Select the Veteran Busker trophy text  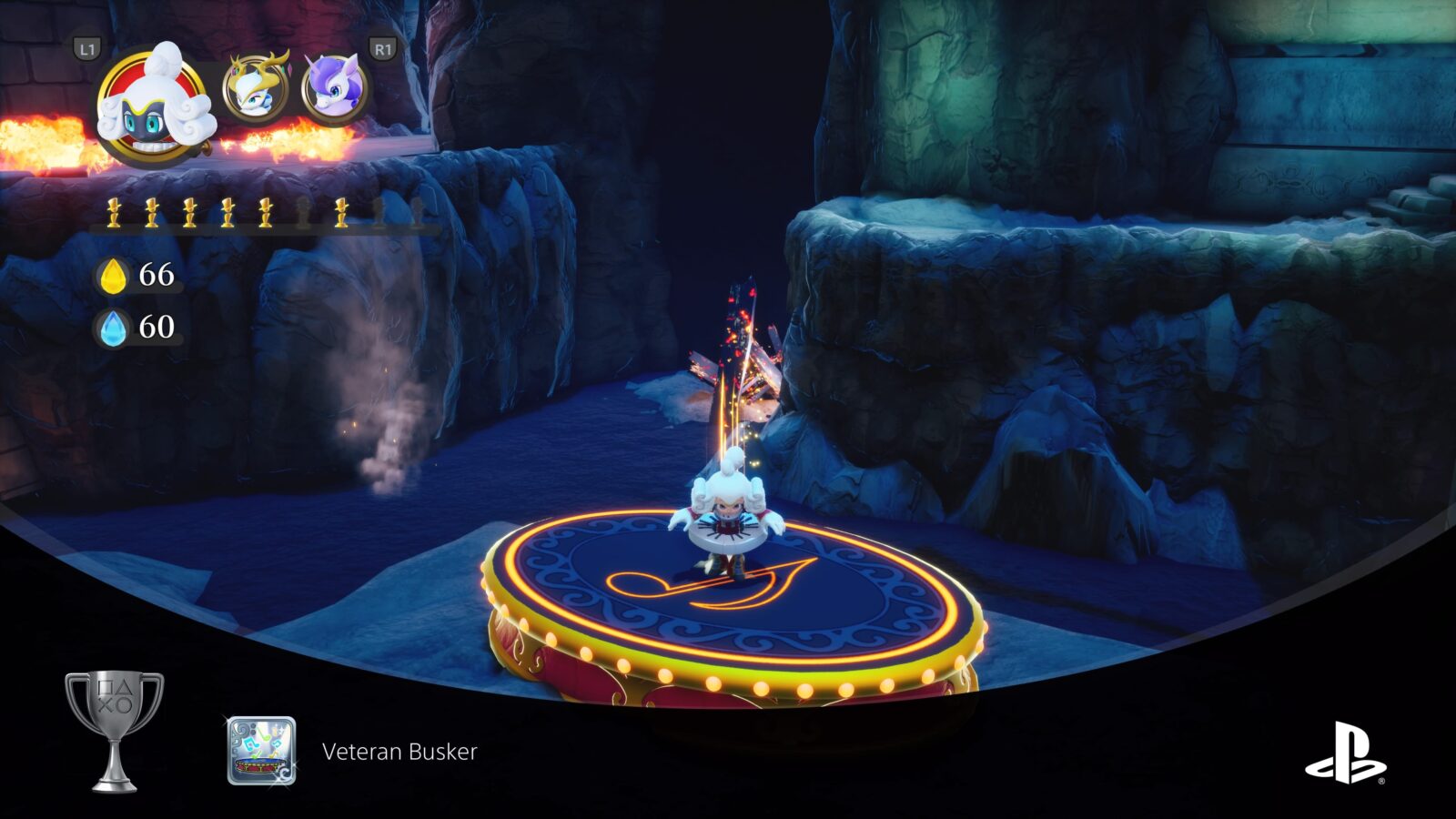[x=399, y=753]
